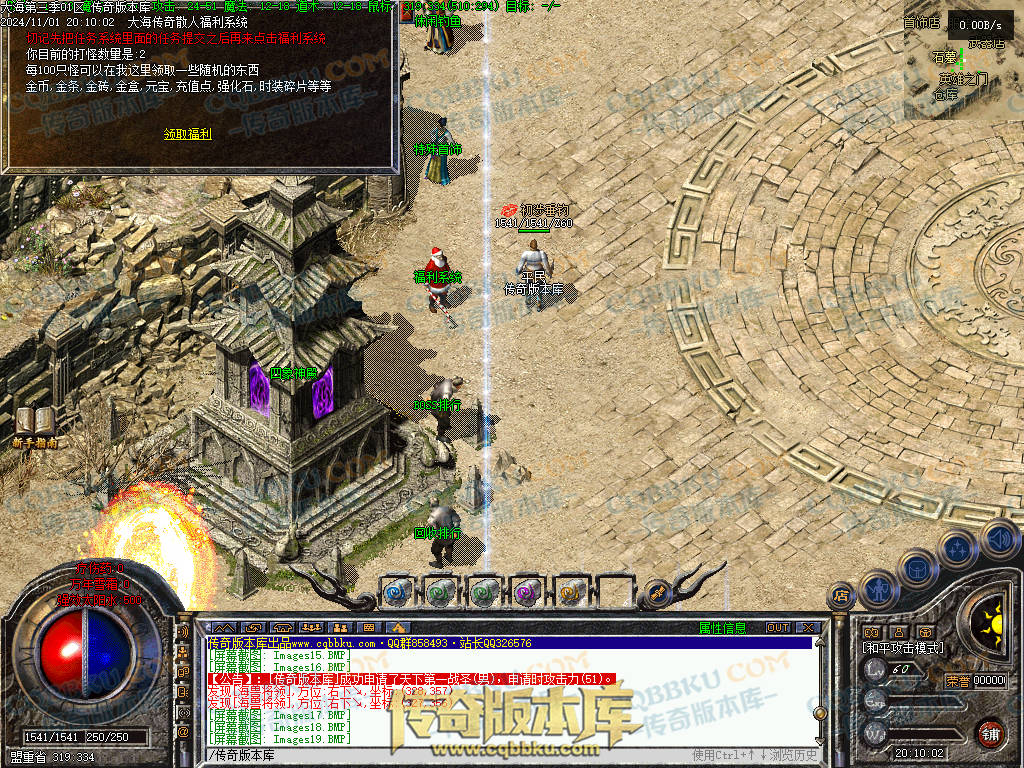The image size is (1024, 768).
Task: Open the bag inventory round button
Action: (917, 569)
